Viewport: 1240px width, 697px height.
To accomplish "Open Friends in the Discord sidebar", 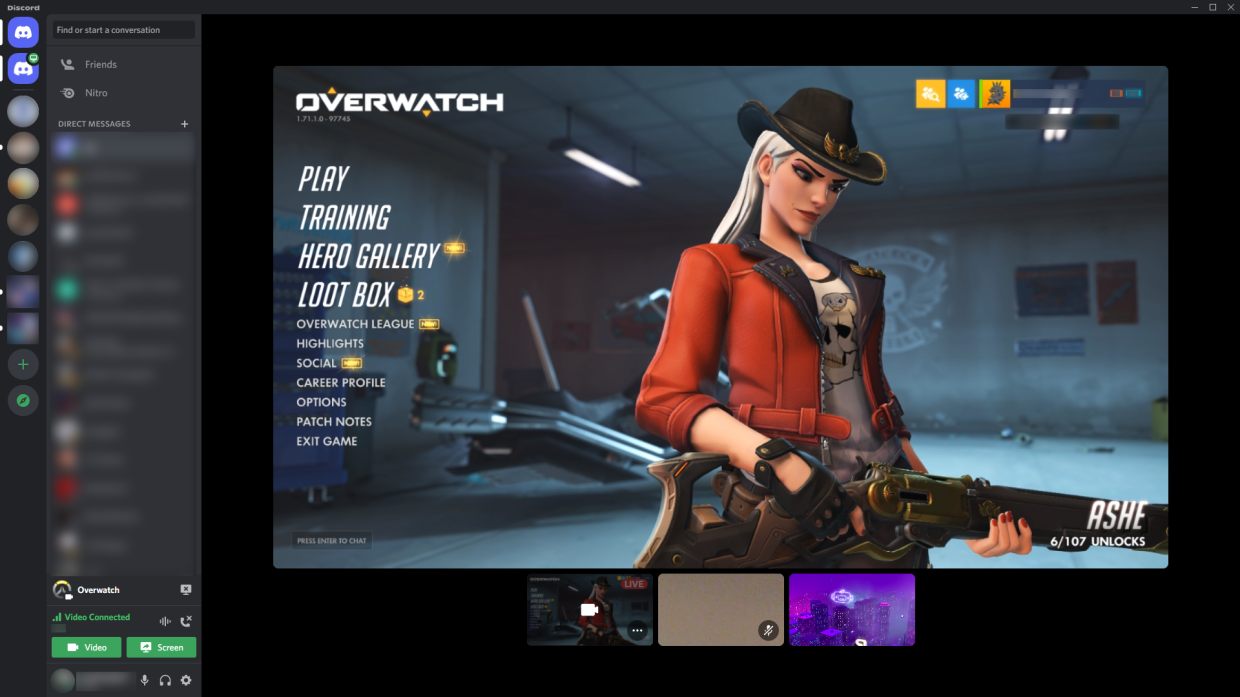I will coord(100,64).
